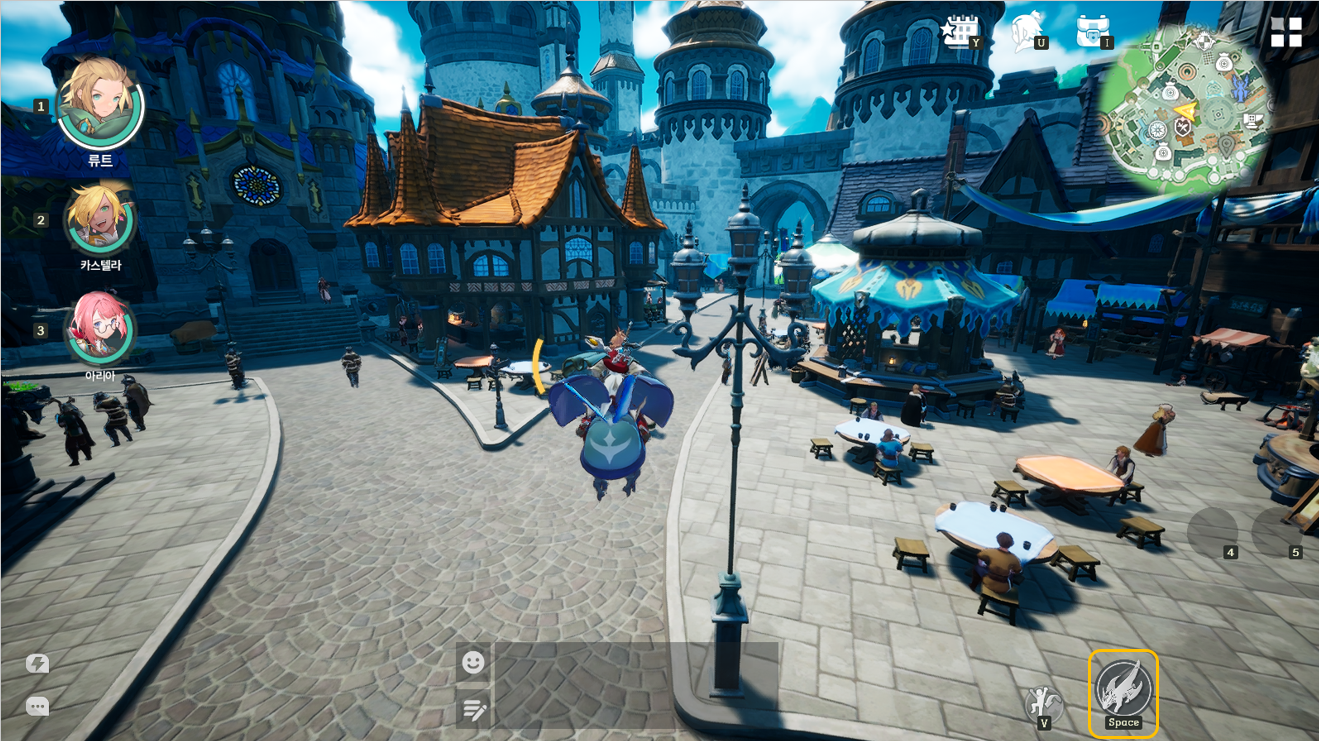The width and height of the screenshot is (1319, 741).
Task: Open the smiley emote button
Action: [x=474, y=662]
